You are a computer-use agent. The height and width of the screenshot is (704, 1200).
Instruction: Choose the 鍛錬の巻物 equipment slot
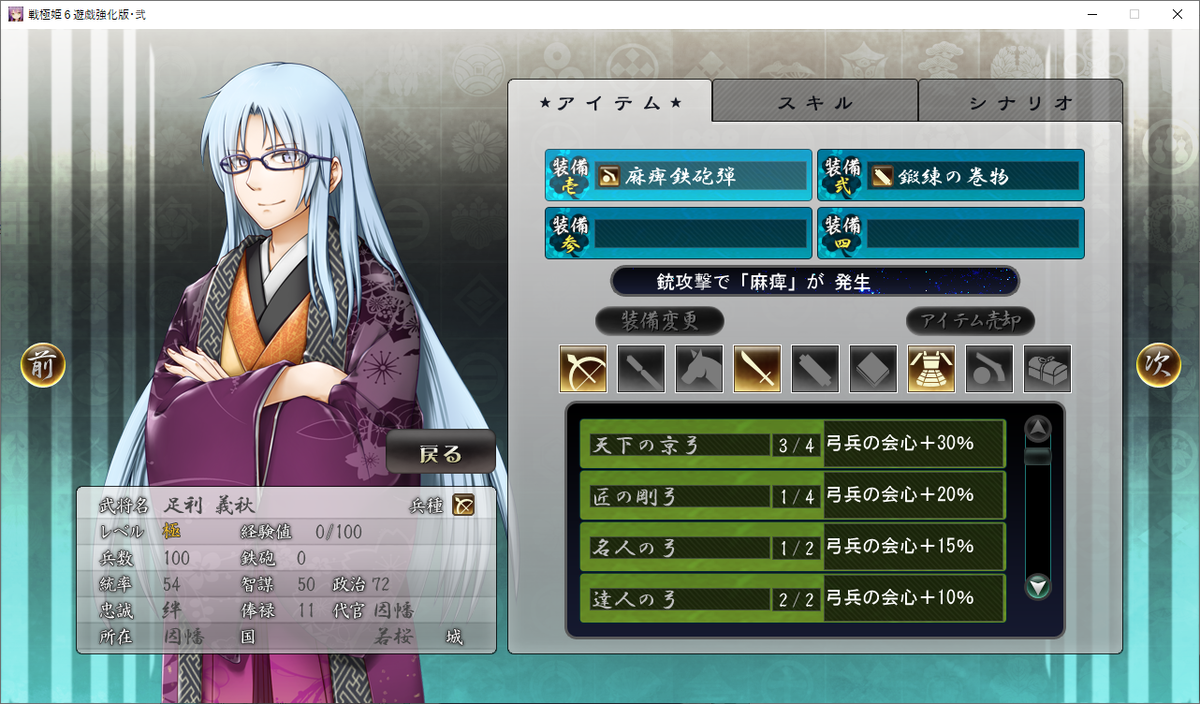[x=950, y=176]
